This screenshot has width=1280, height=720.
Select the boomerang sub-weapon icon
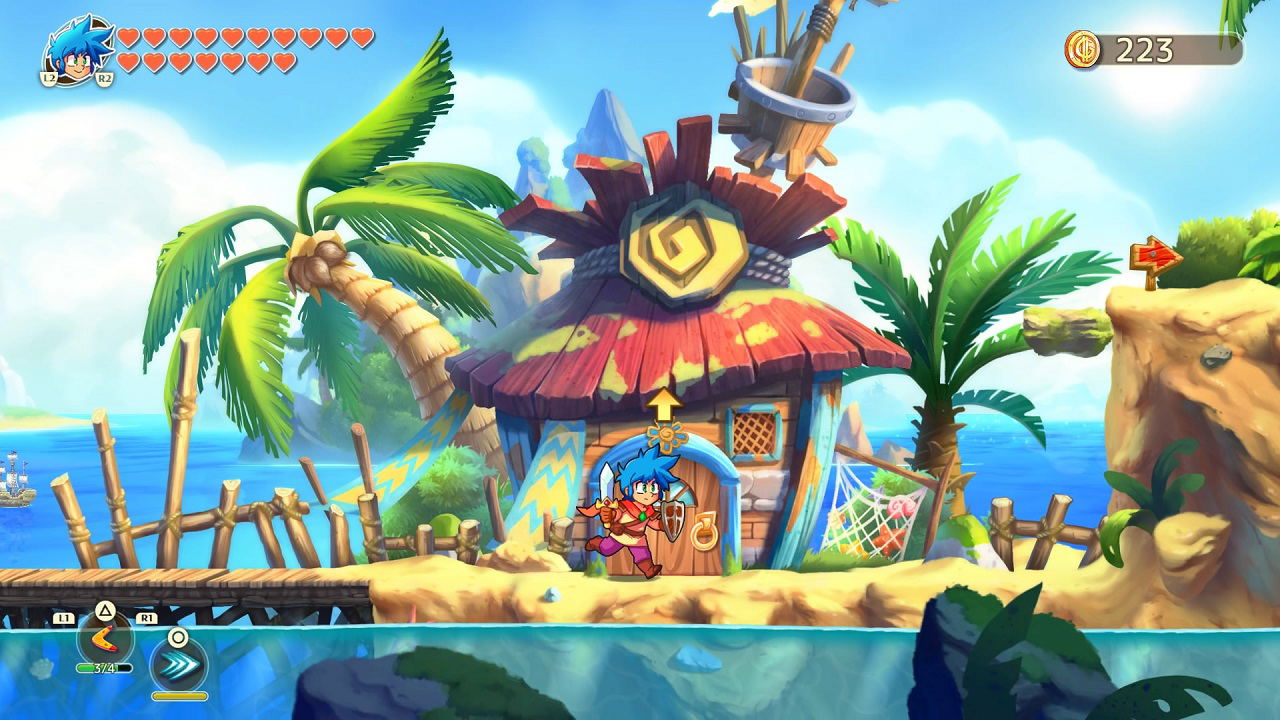coord(103,640)
